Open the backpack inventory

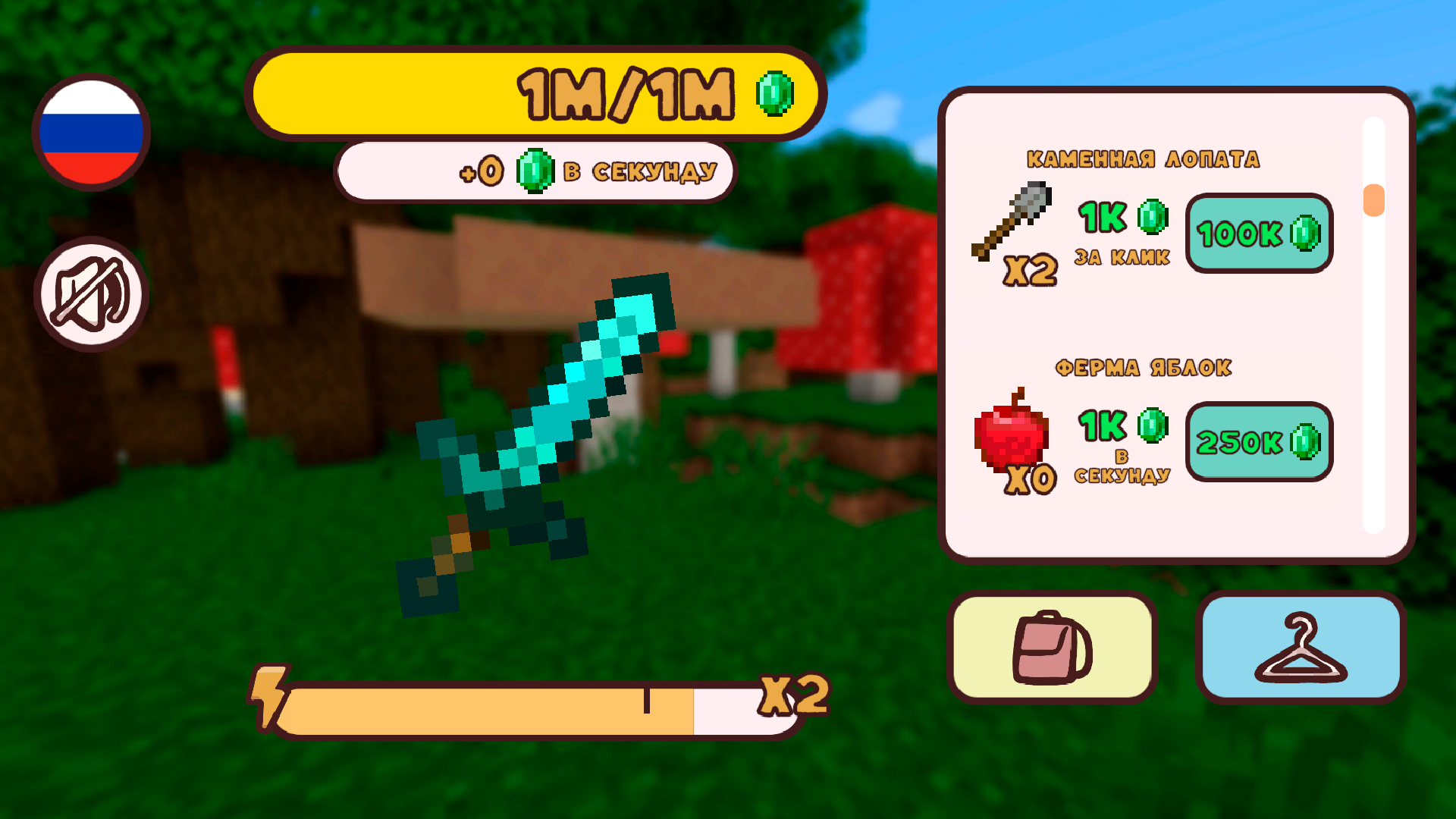tap(1053, 646)
